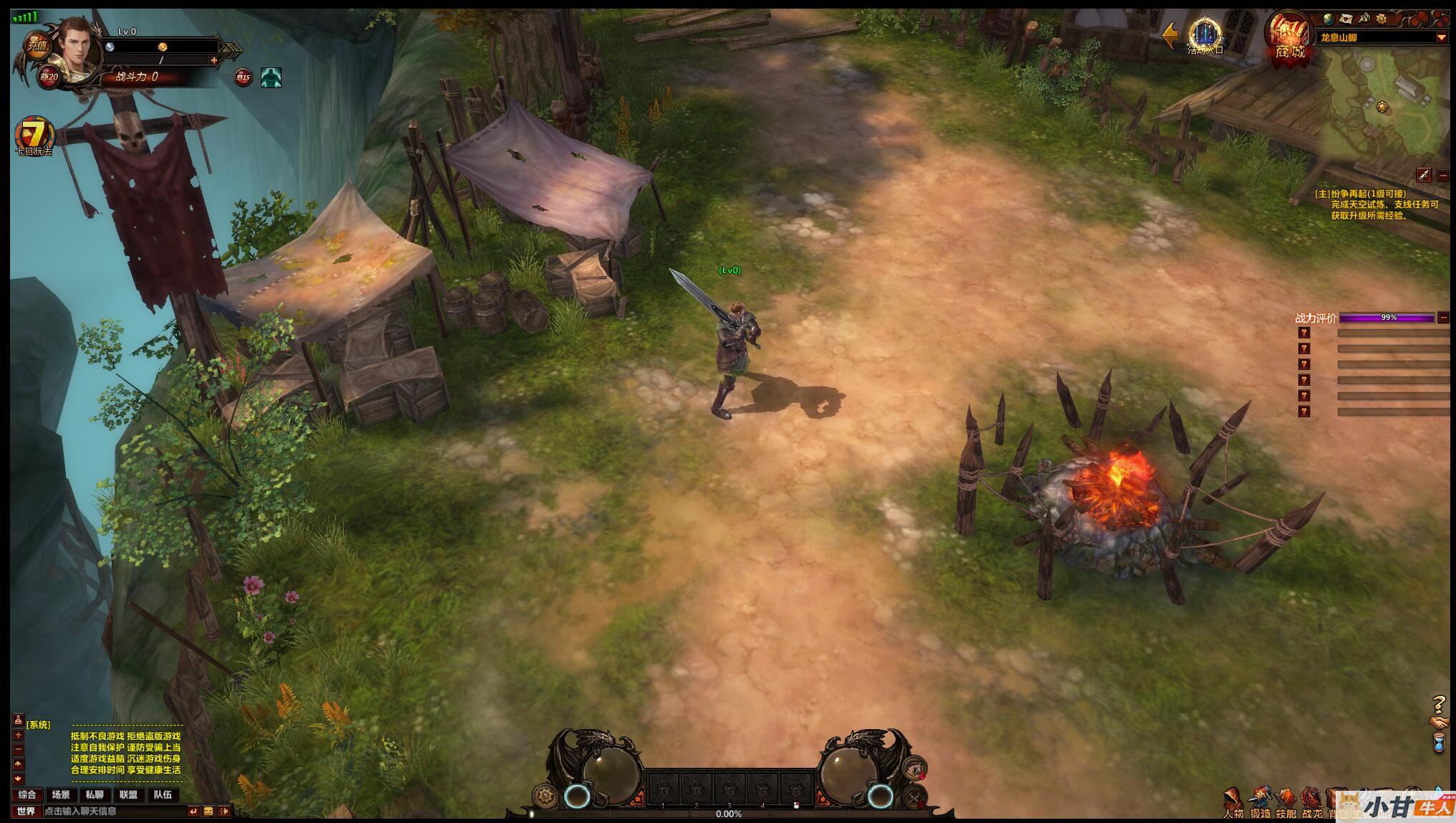The height and width of the screenshot is (823, 1456).
Task: Click the gold back arrow icon
Action: (x=1170, y=34)
